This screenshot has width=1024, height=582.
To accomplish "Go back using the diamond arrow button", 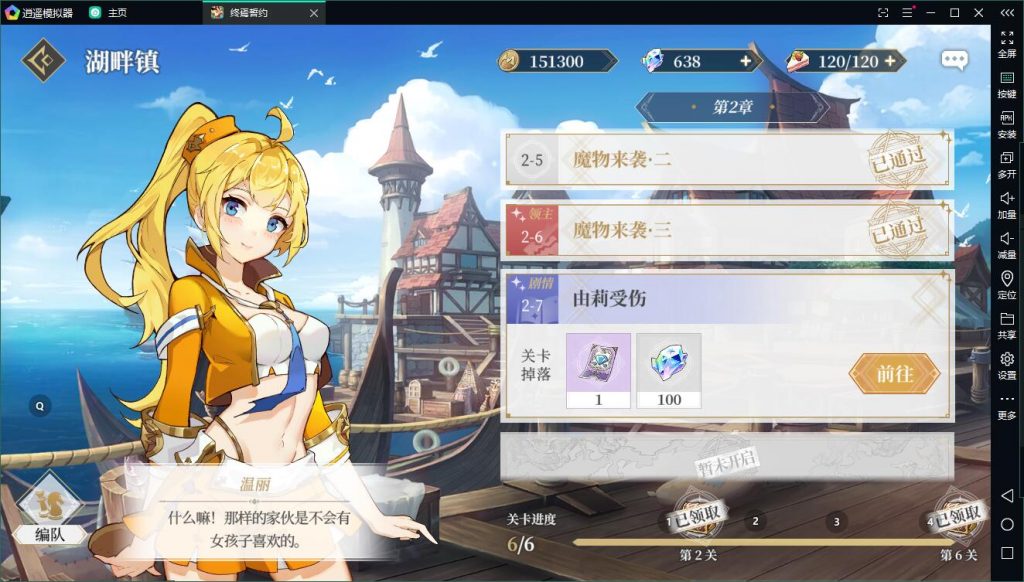I will (45, 61).
